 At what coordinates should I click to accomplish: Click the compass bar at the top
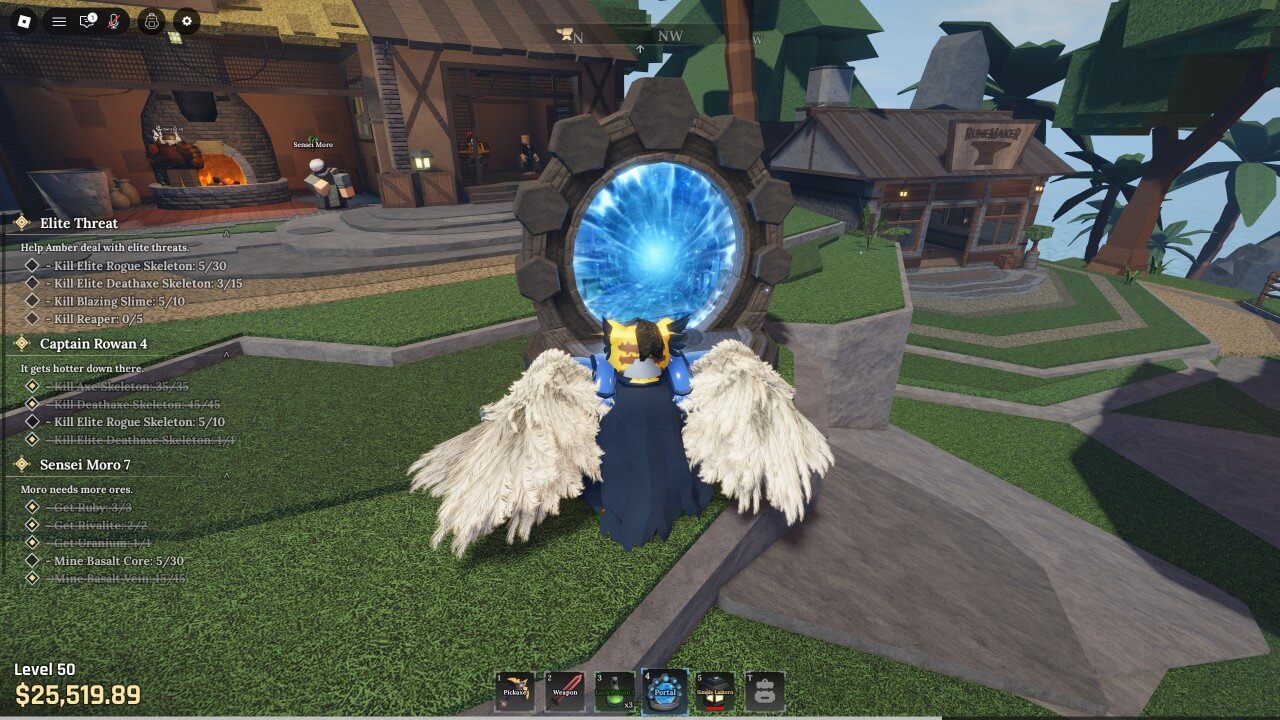pos(650,37)
